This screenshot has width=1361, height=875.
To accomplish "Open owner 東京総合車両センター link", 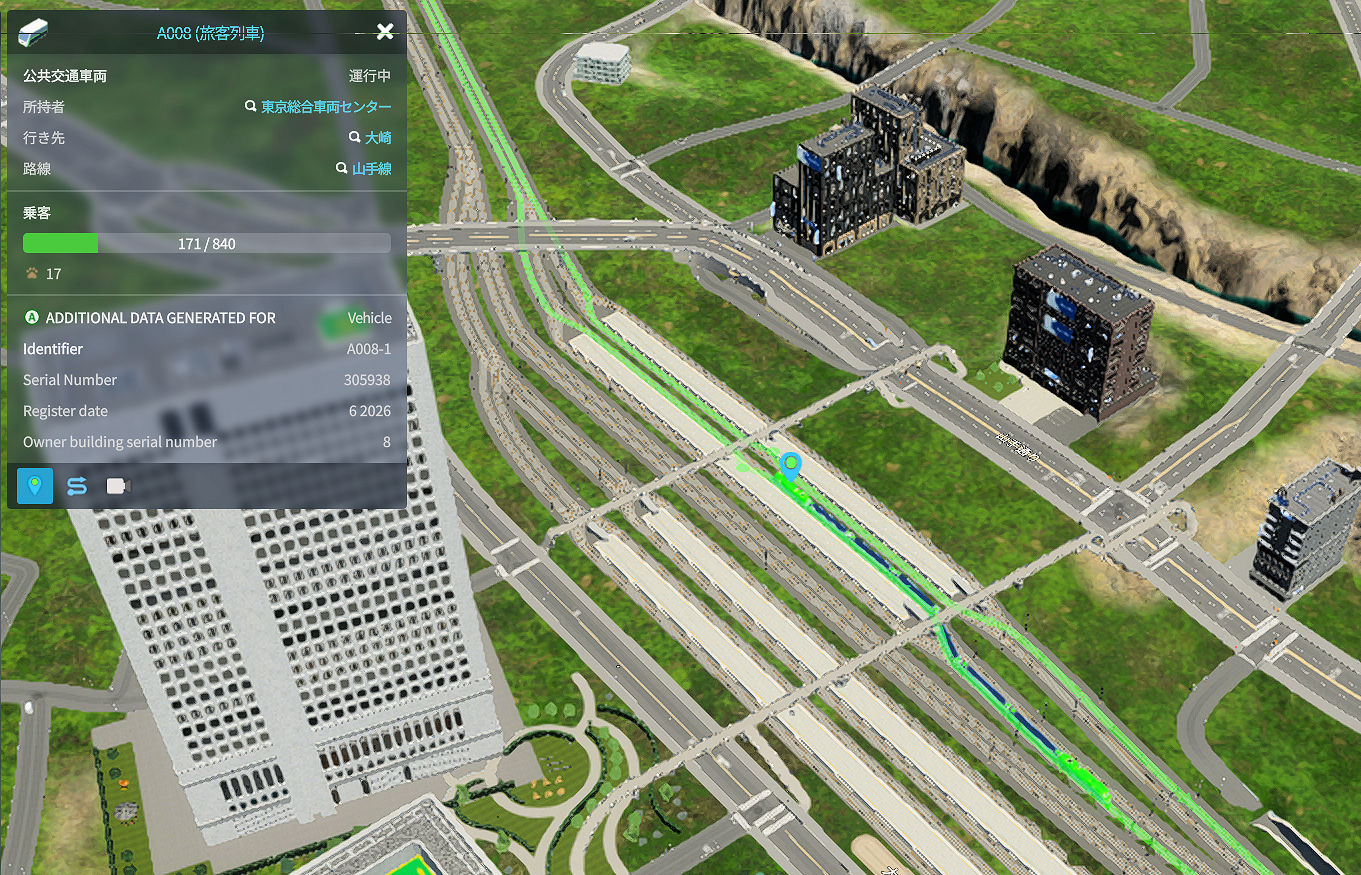I will tap(325, 107).
